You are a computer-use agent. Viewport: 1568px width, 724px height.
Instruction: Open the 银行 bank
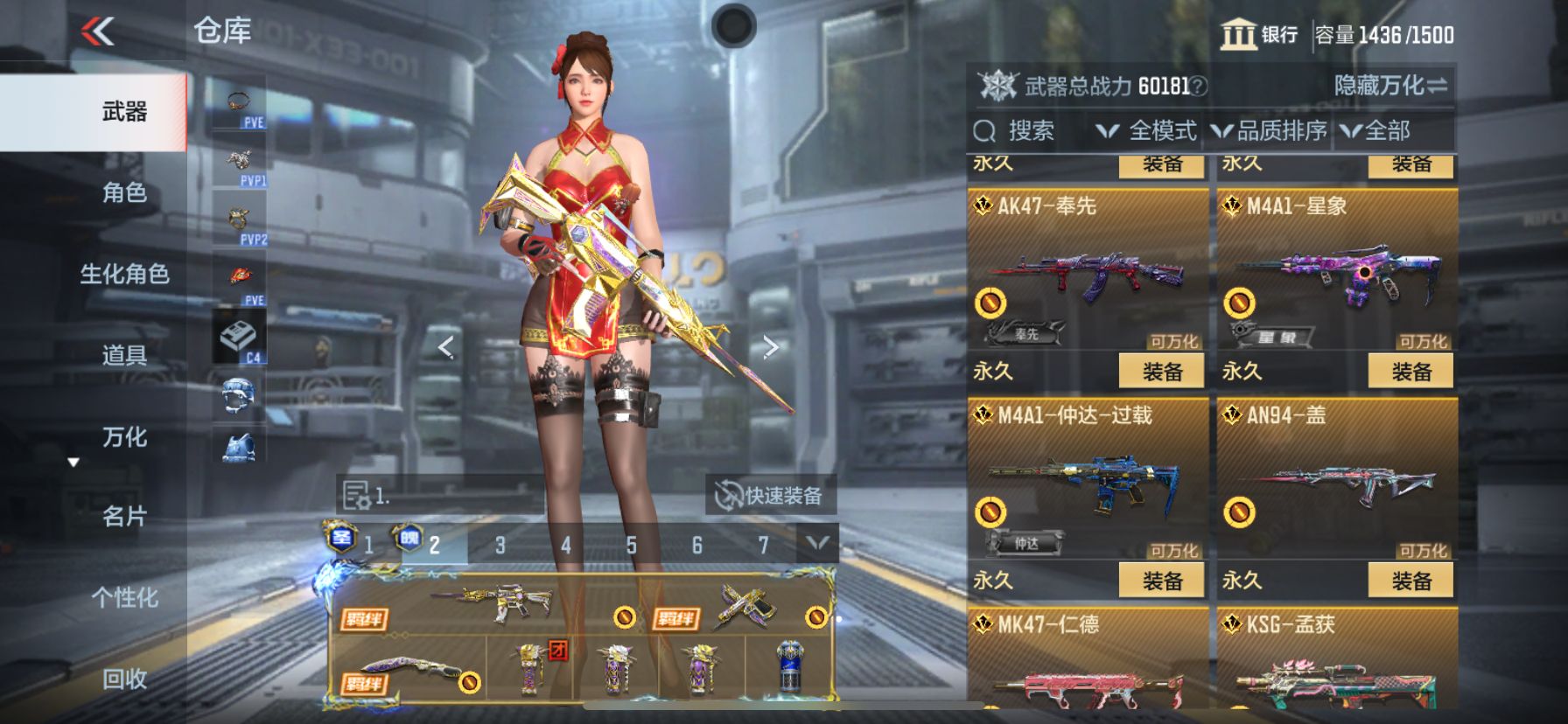[1260, 35]
